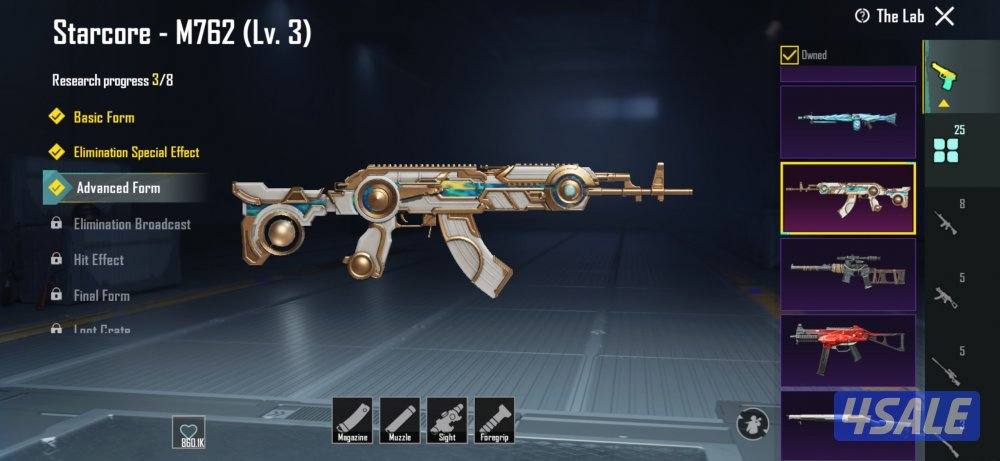Open The Lab help icon

coord(862,16)
